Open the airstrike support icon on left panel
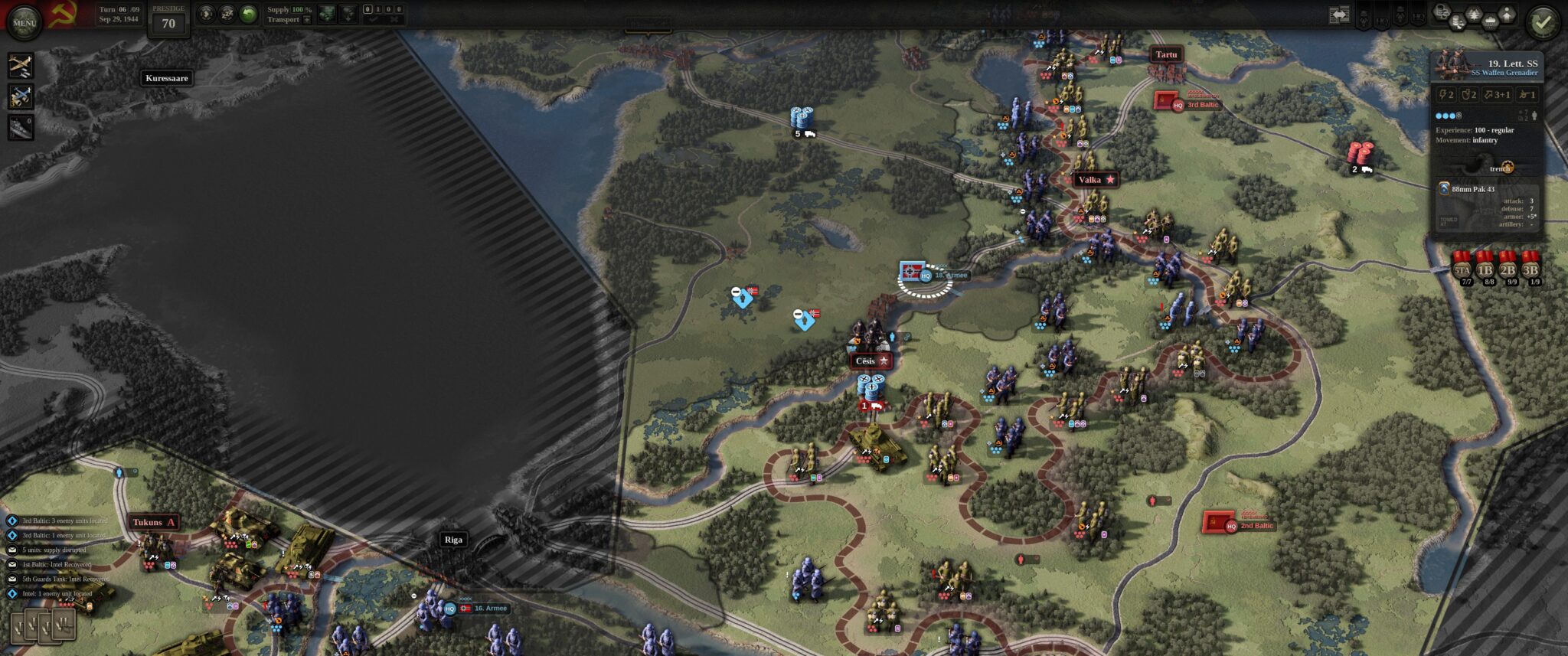The width and height of the screenshot is (1568, 656). tap(21, 66)
